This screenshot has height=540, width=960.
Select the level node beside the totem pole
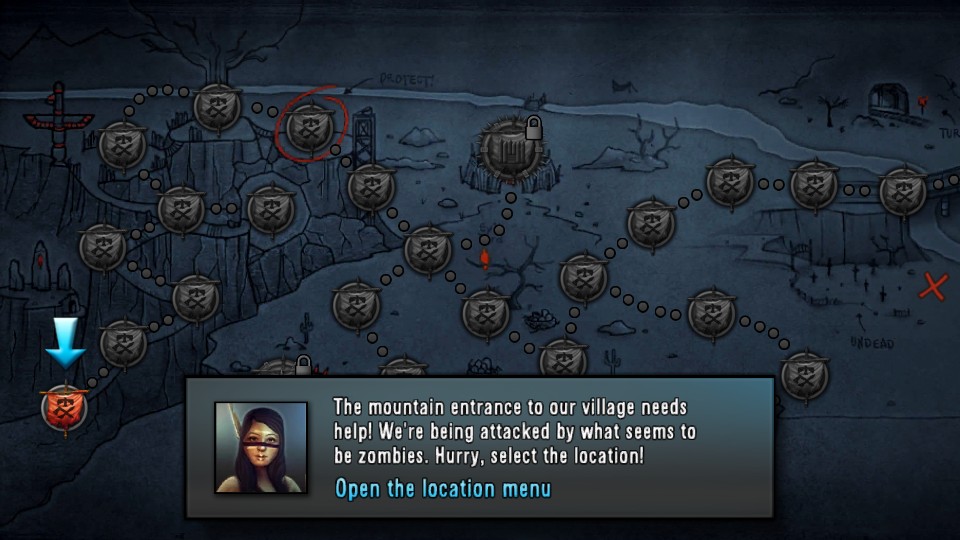click(123, 145)
